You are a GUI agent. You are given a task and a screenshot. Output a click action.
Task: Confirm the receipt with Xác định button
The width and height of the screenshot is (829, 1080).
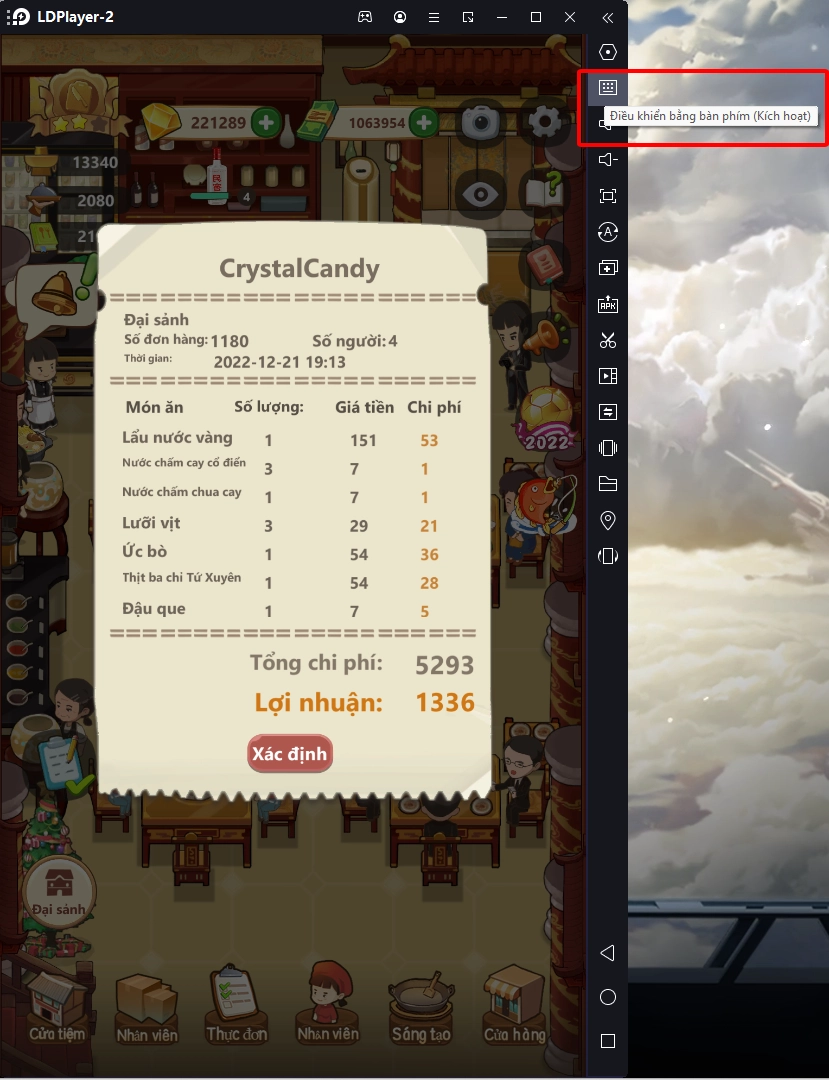[289, 754]
